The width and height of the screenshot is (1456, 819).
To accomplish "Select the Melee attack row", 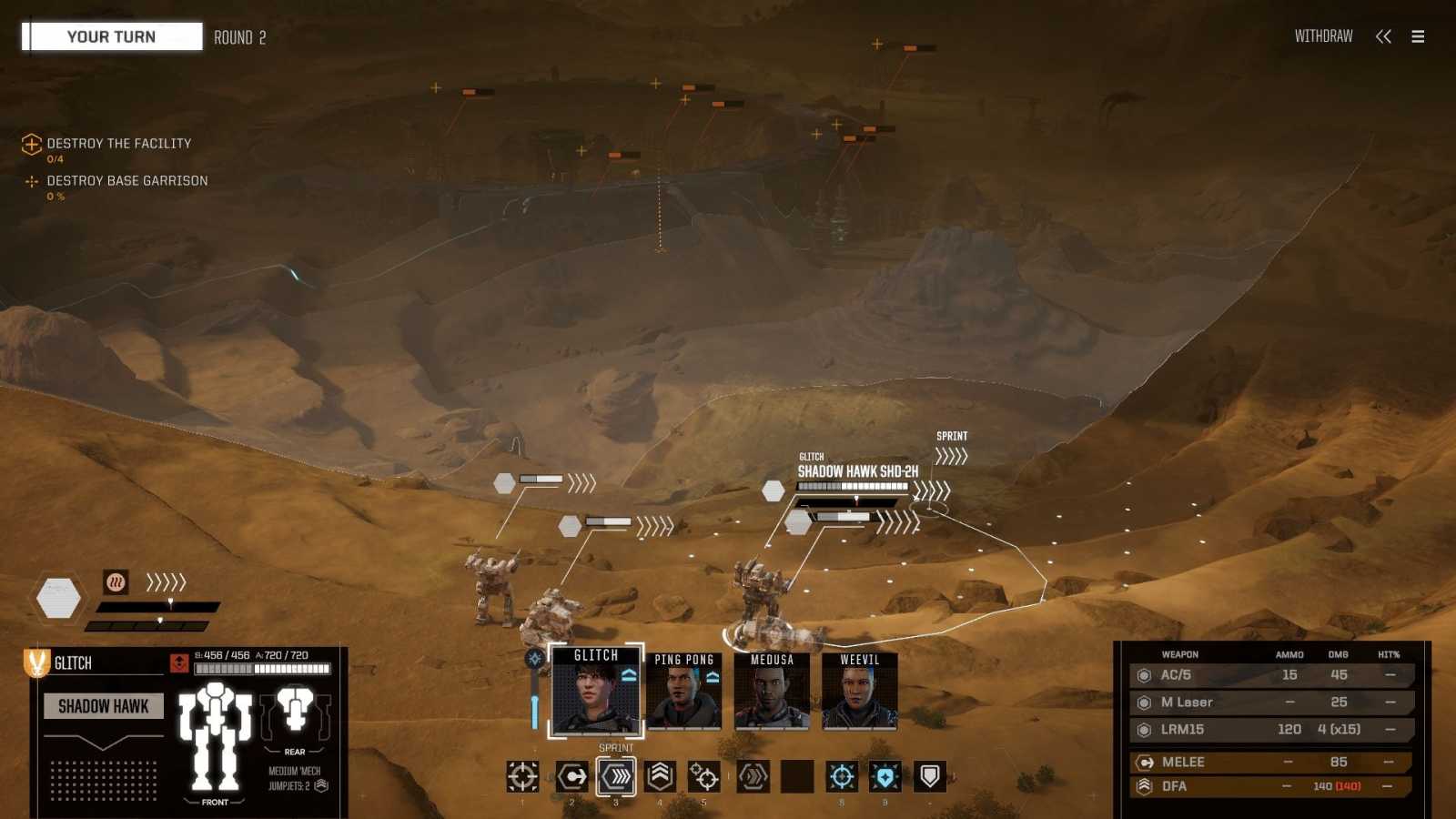I will (x=1270, y=763).
